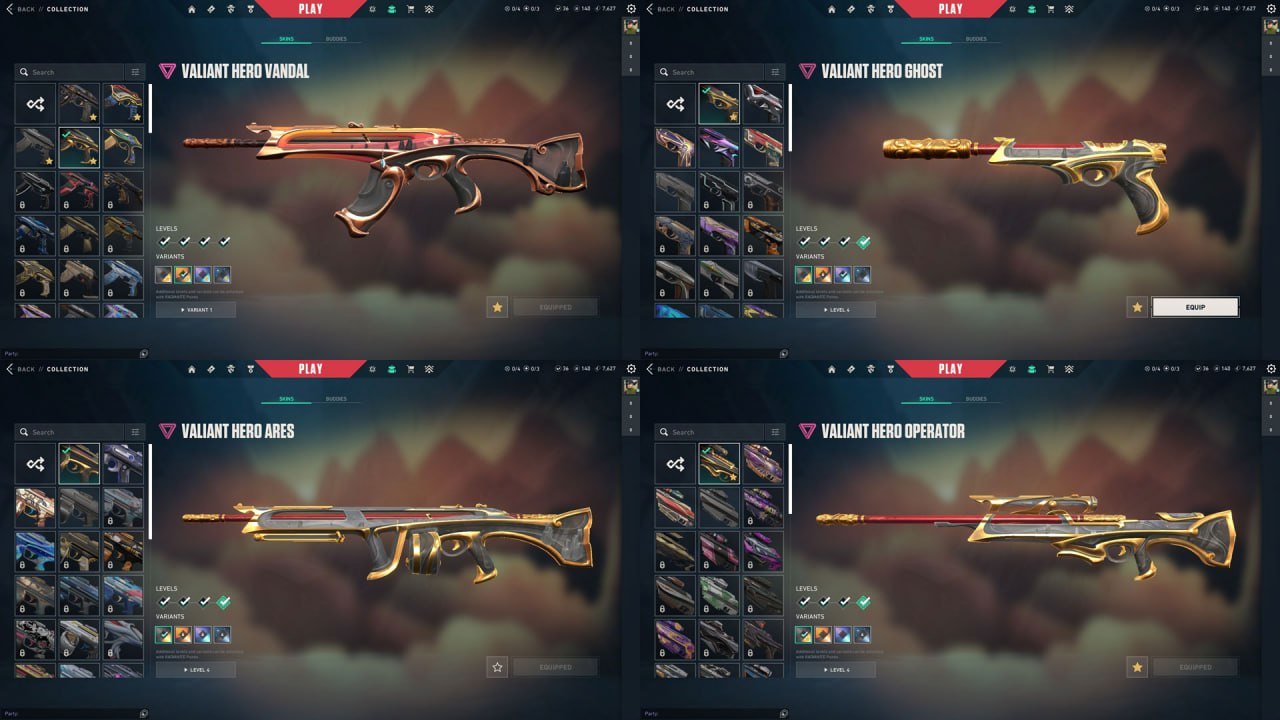Screen dimensions: 1280x720
Task: Open the LEVEL 4 dropdown for the Ghost
Action: click(x=836, y=310)
